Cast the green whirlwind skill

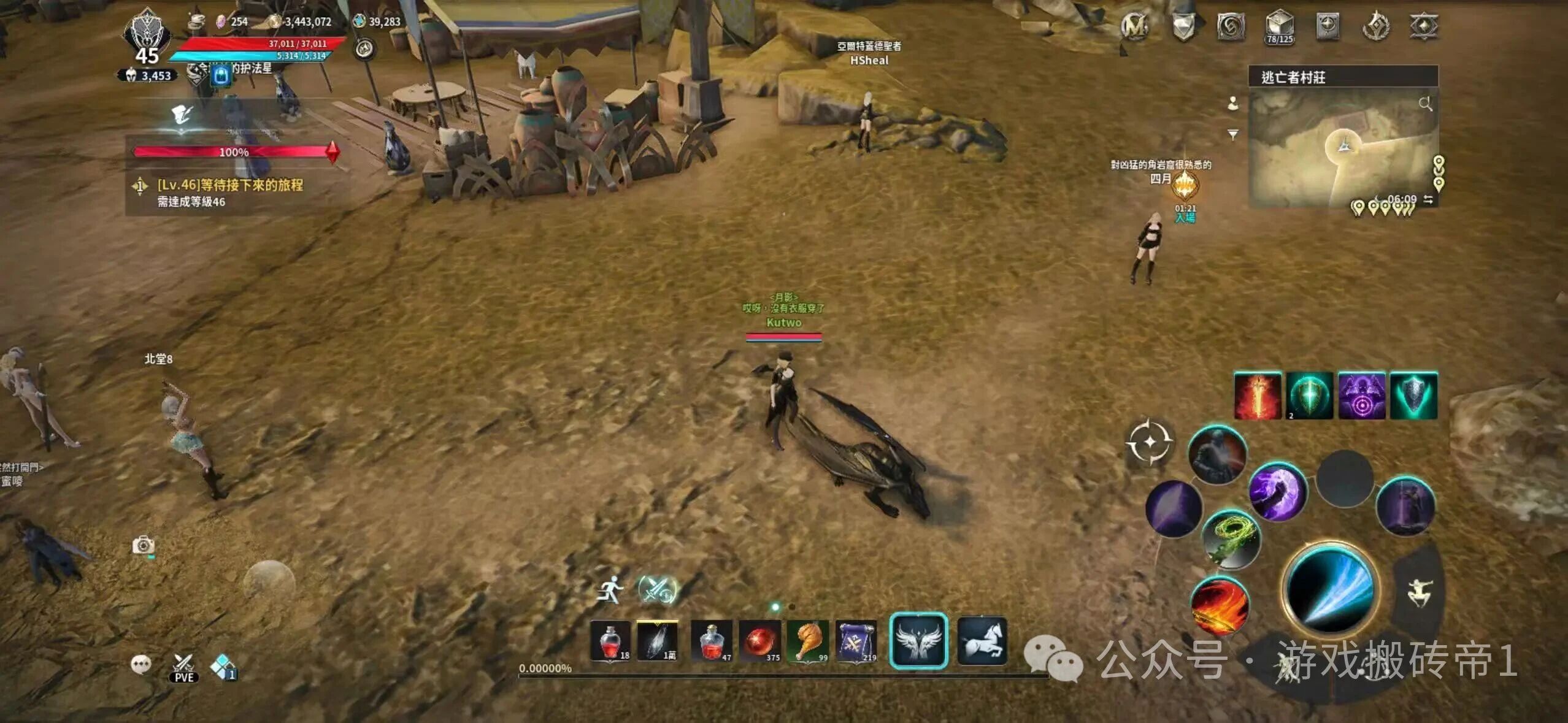click(1231, 539)
